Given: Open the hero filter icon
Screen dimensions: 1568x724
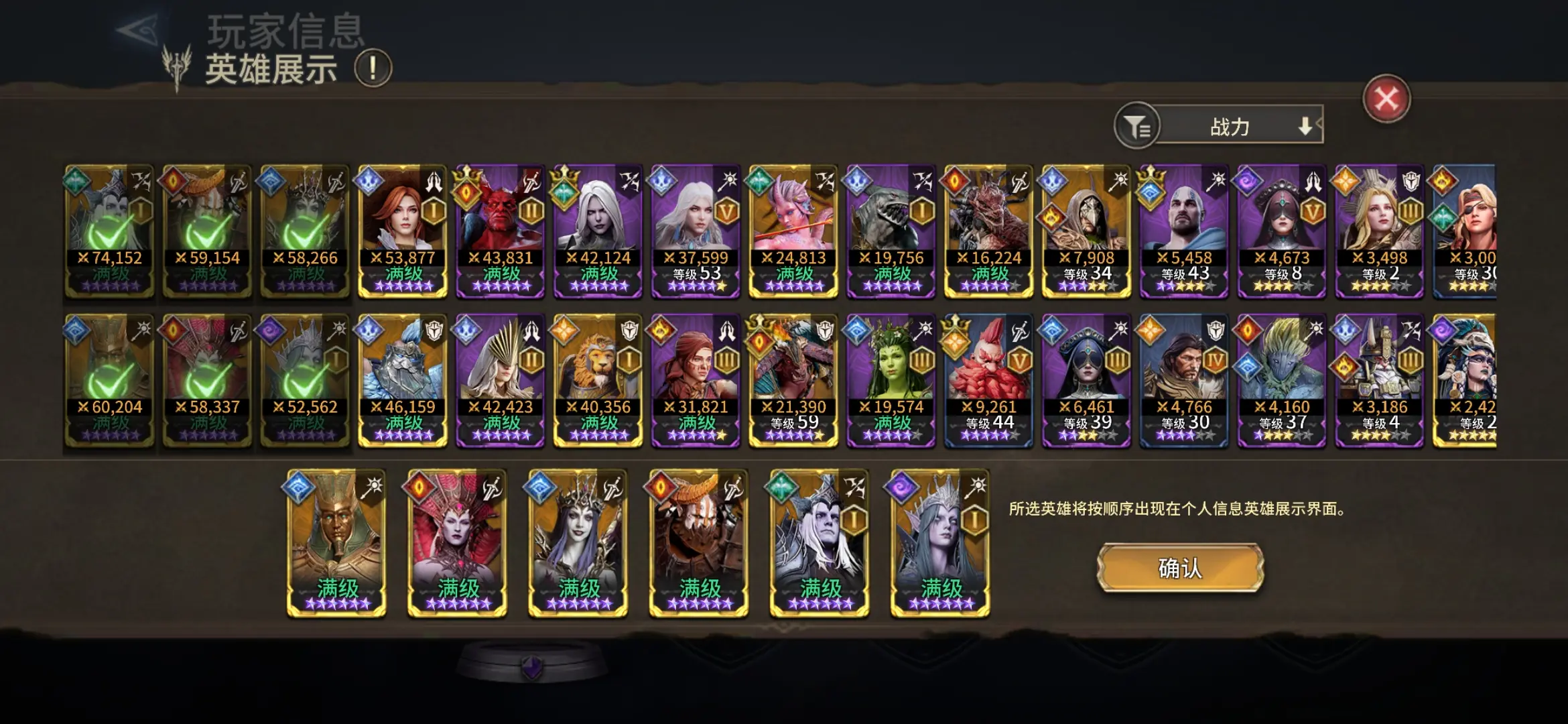Looking at the screenshot, I should tap(1136, 125).
